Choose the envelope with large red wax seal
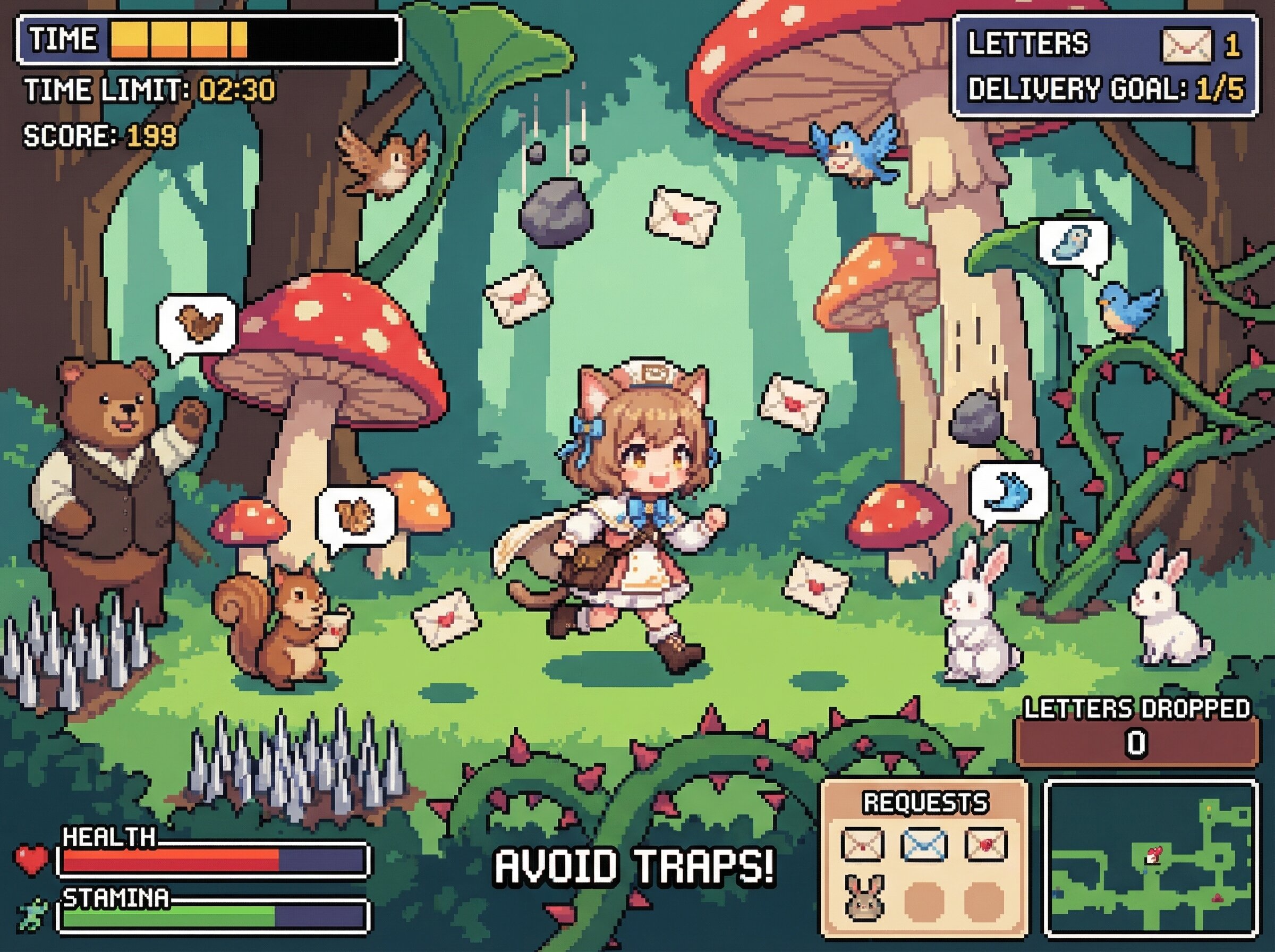This screenshot has height=952, width=1275. [x=986, y=845]
